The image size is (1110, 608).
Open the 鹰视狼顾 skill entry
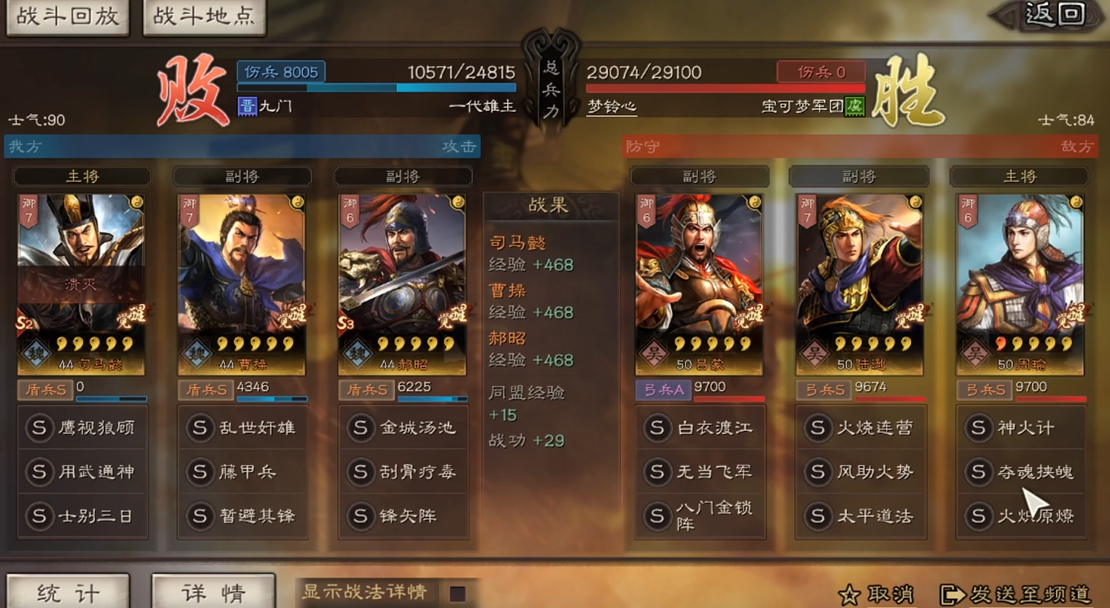pos(82,428)
